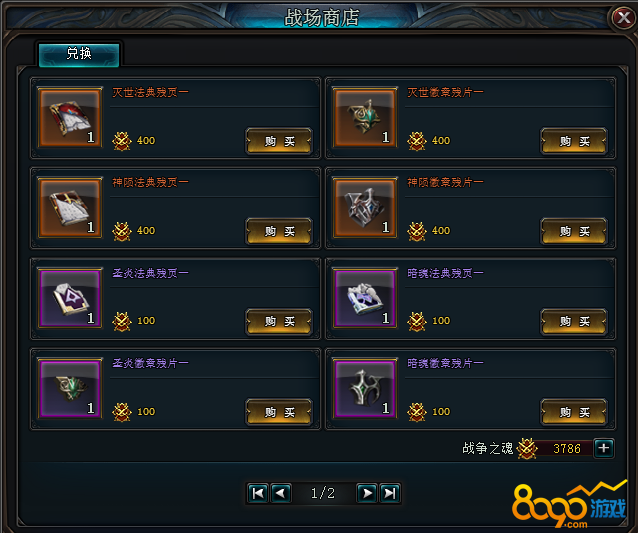Screen dimensions: 638x533
Task: Select the 圣炎徽章残片一 item icon
Action: pyautogui.click(x=70, y=388)
